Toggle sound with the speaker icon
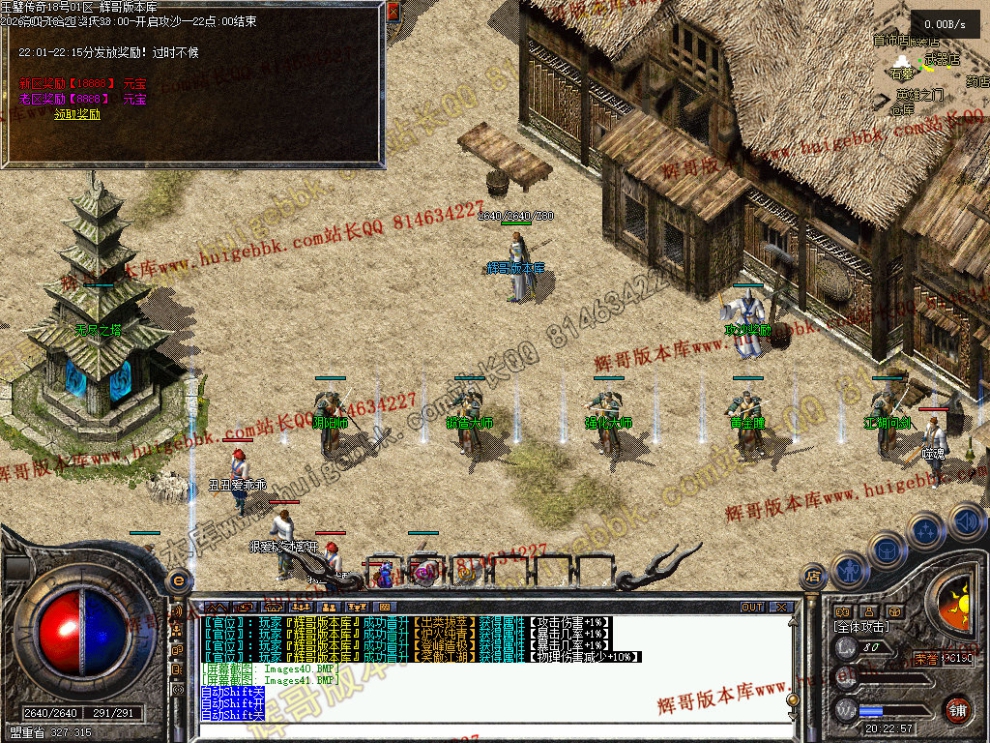 965,520
